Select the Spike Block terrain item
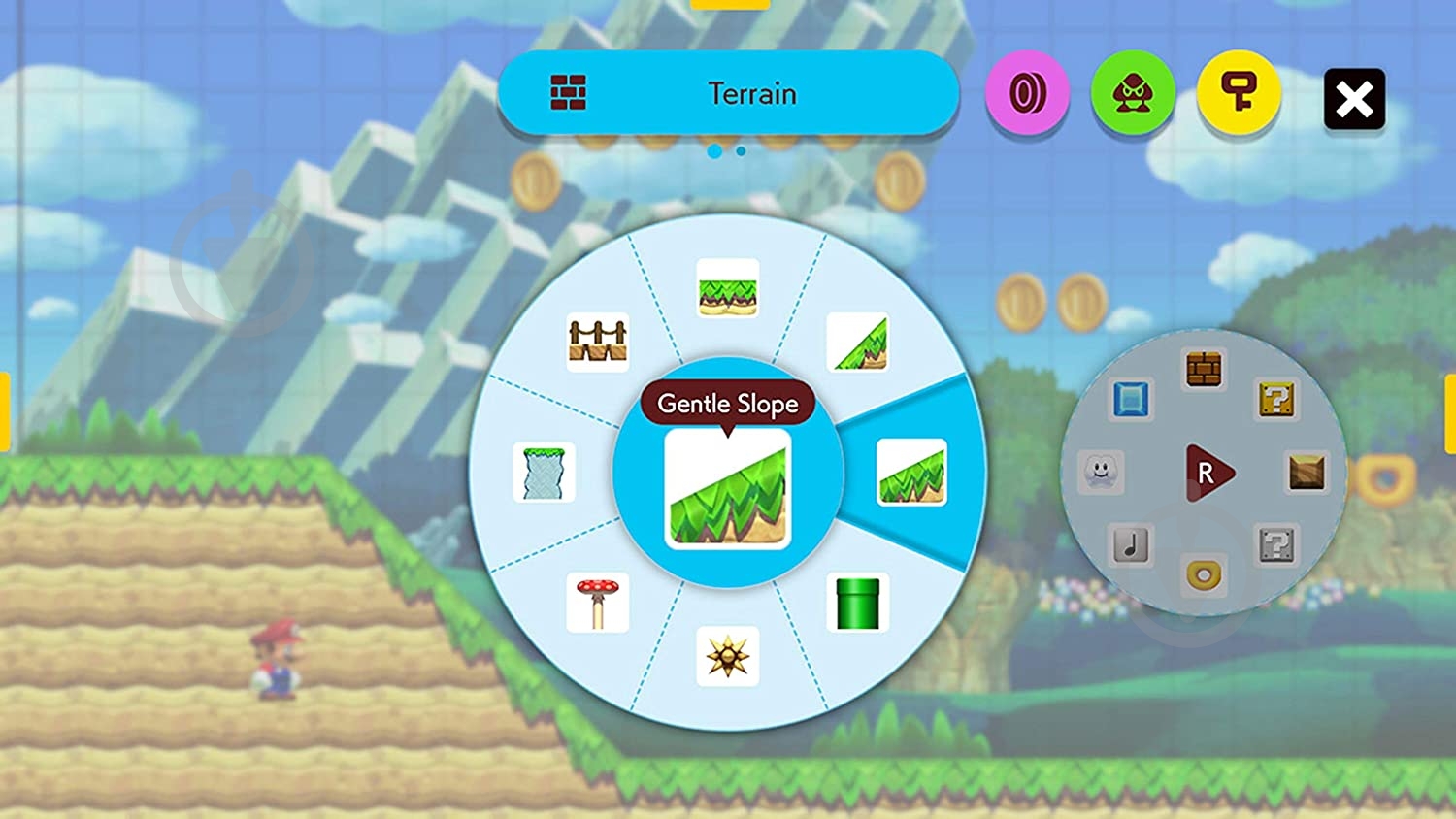The image size is (1456, 819). [727, 656]
